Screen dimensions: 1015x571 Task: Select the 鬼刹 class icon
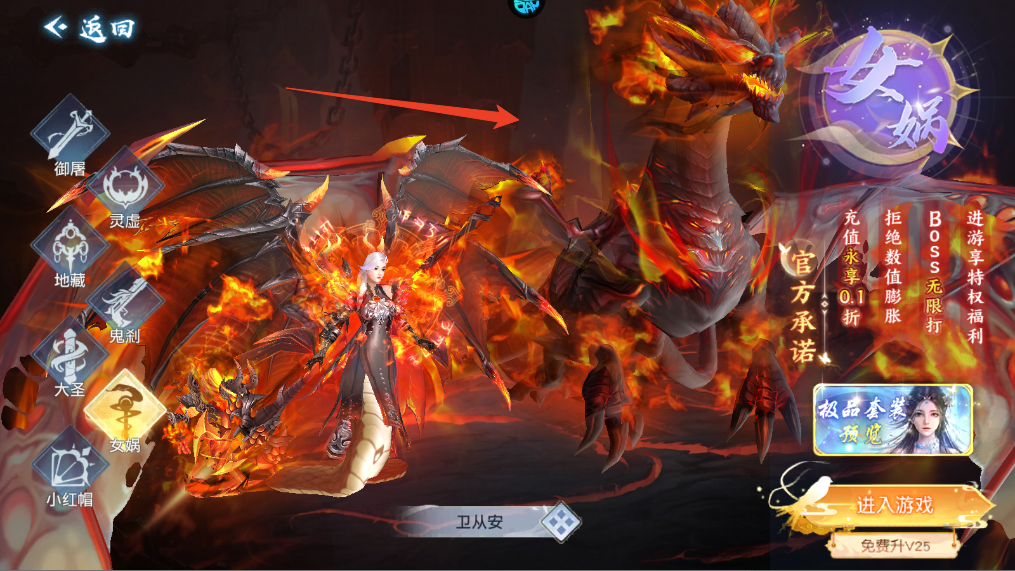(x=124, y=301)
